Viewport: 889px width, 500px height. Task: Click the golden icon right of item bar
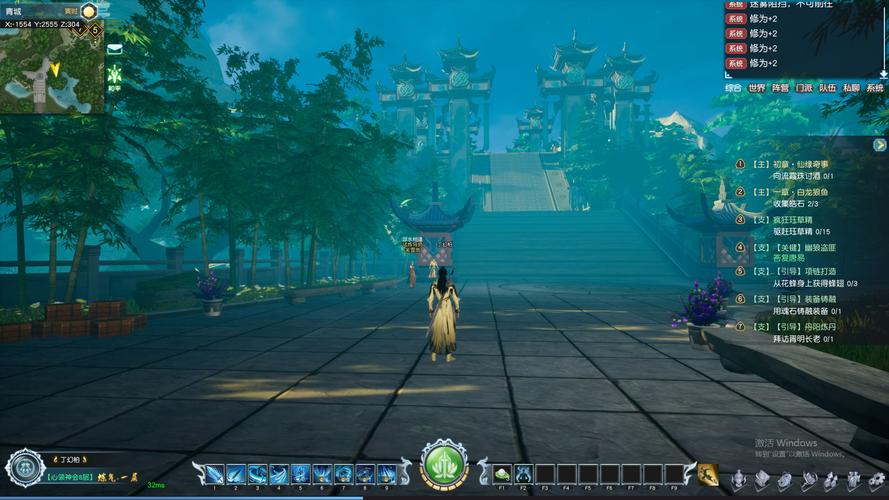coord(708,474)
